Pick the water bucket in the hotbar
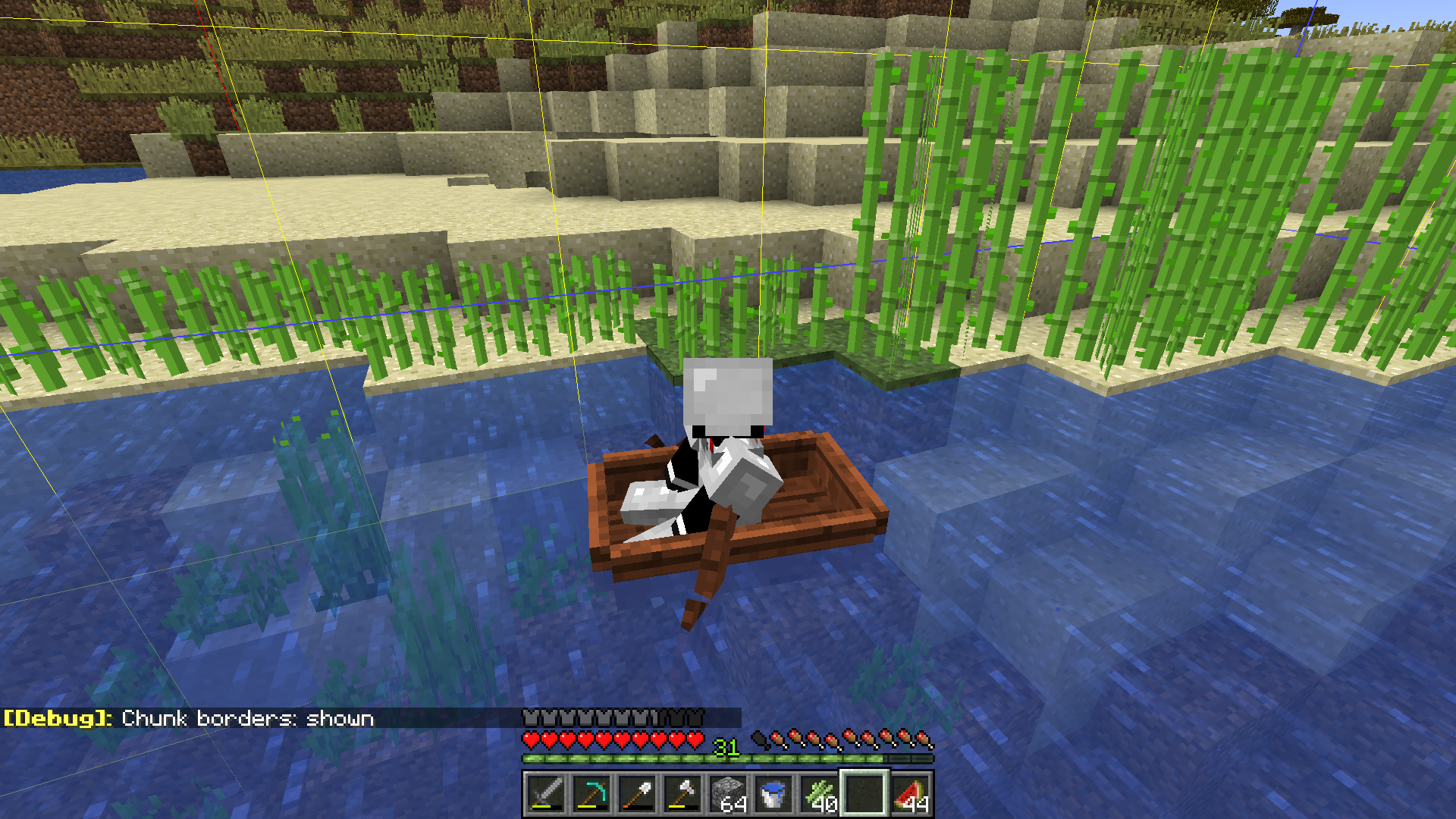 point(773,794)
